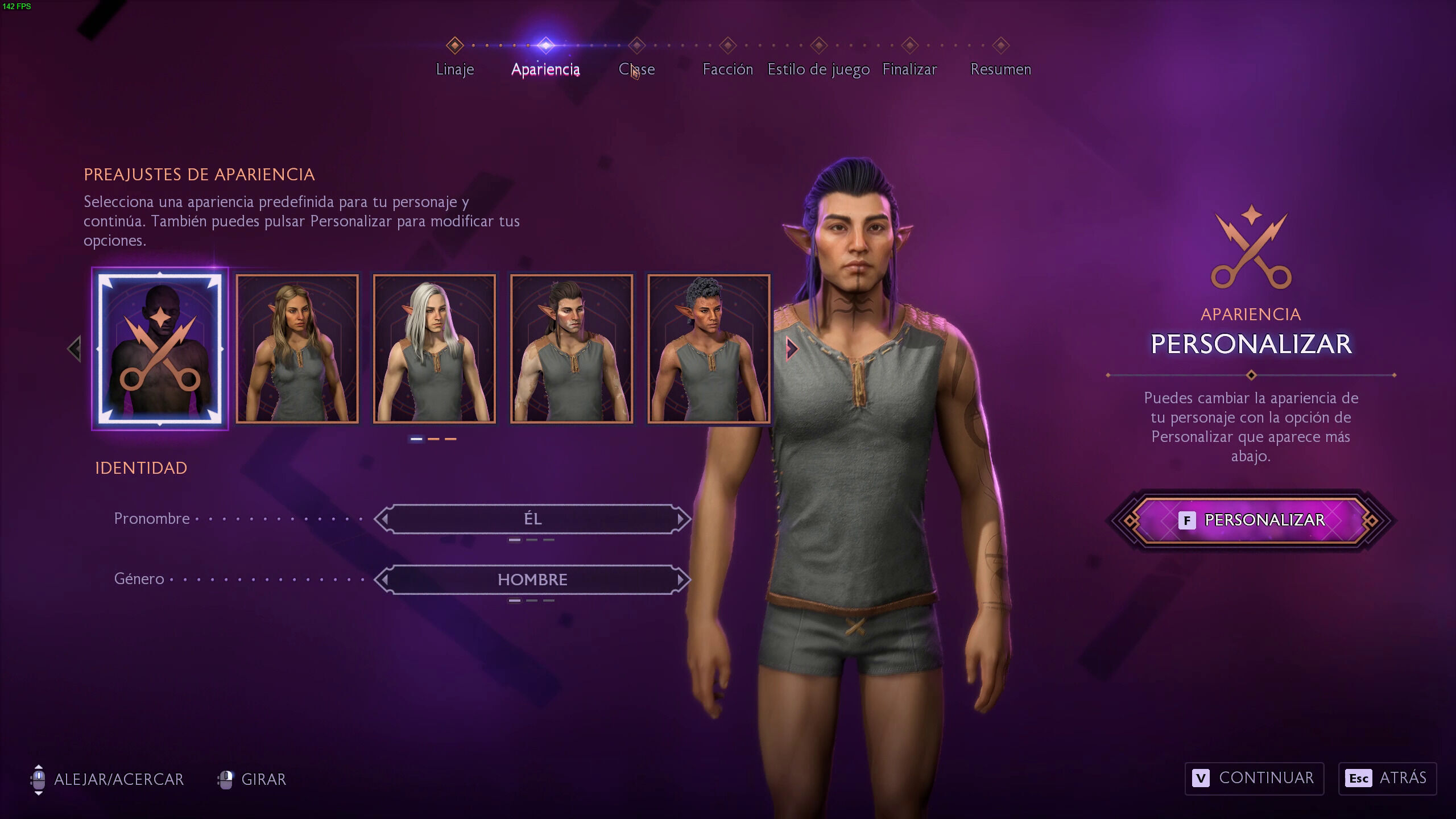The height and width of the screenshot is (819, 1456).
Task: Pick the long white hair elf preset
Action: coord(434,349)
